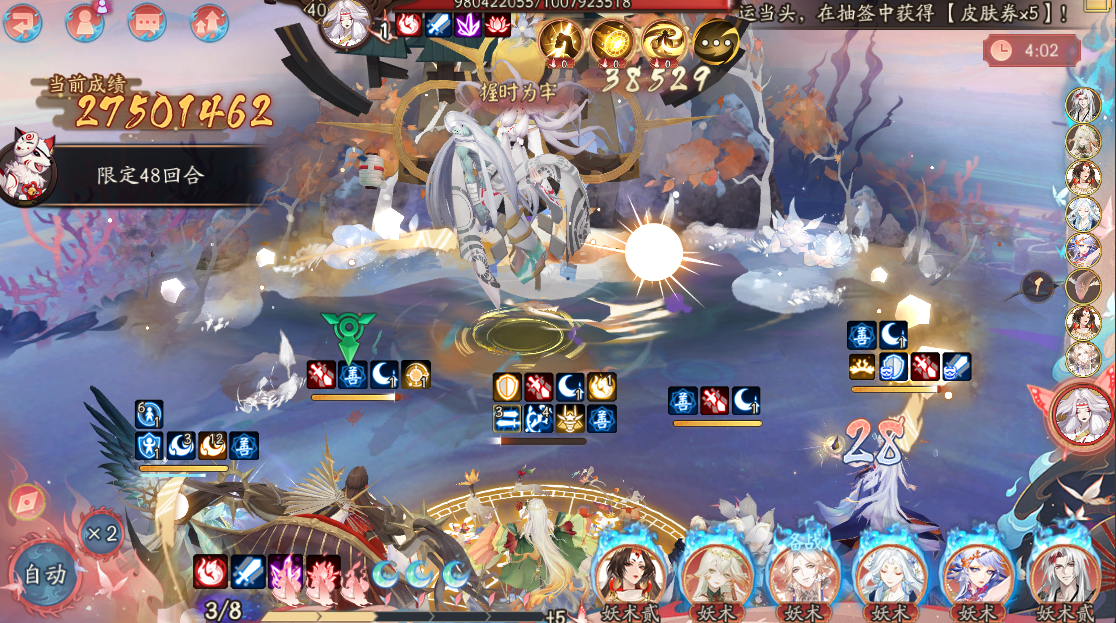Toggle the 自动 auto-battle button
This screenshot has height=623, width=1116.
[45, 574]
